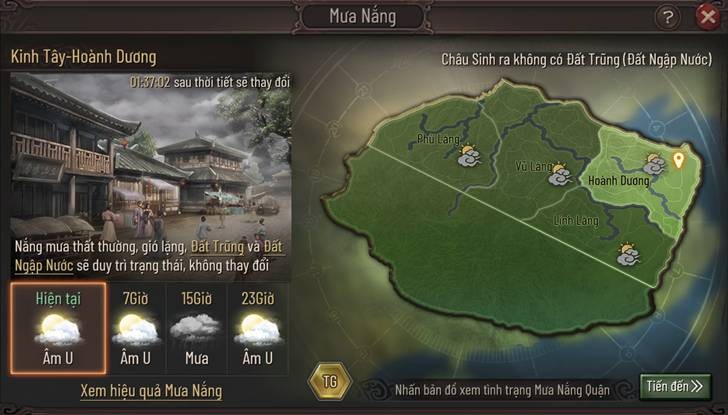
Task: Pick the 23Giờ weather forecast
Action: coord(256,326)
